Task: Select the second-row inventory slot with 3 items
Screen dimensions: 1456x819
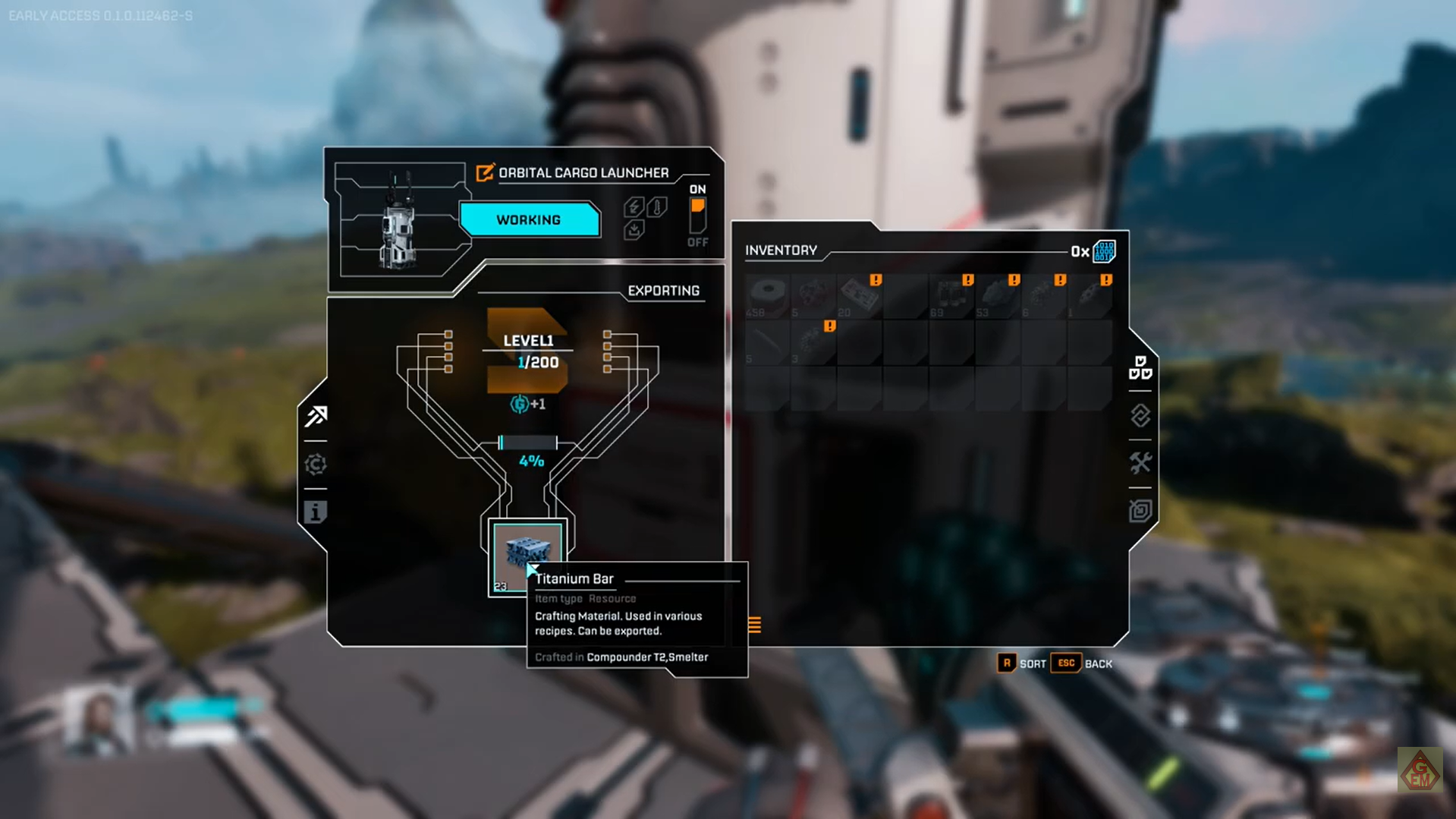Action: tap(813, 342)
